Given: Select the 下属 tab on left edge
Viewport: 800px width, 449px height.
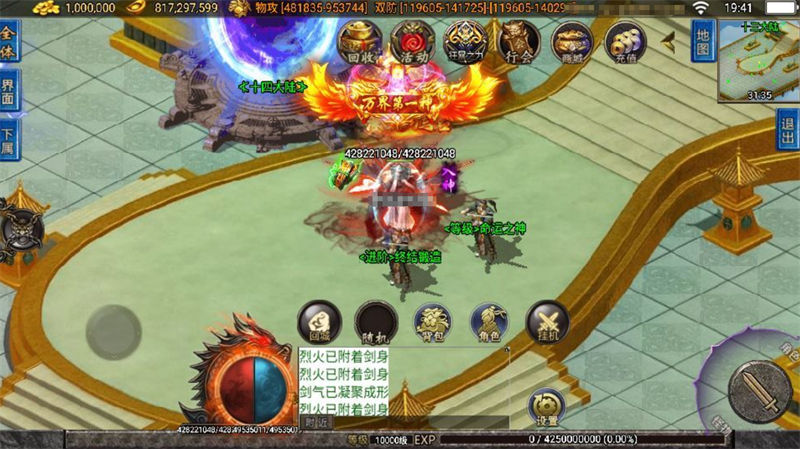Looking at the screenshot, I should click(9, 140).
